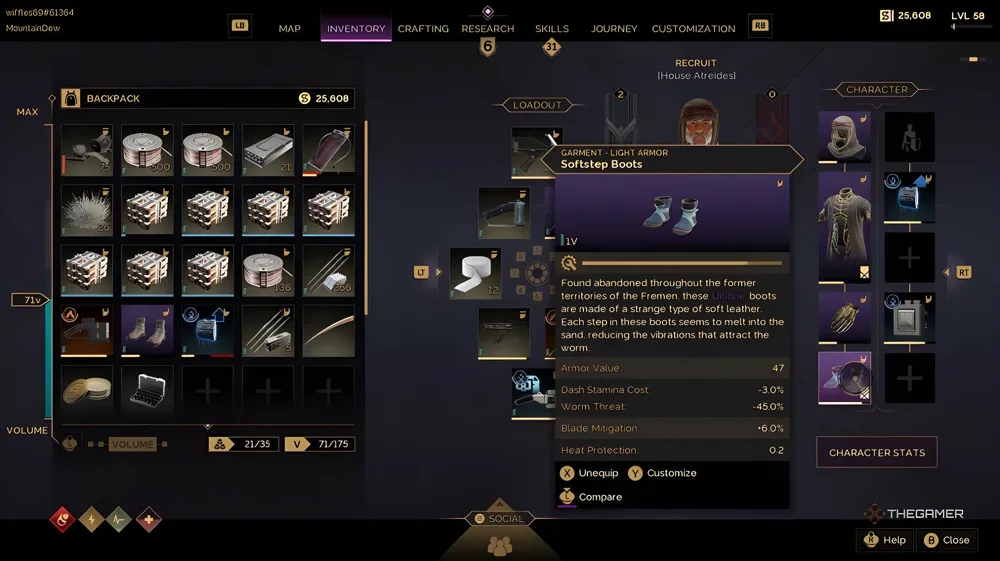
Task: Open the Help screen
Action: pos(884,540)
